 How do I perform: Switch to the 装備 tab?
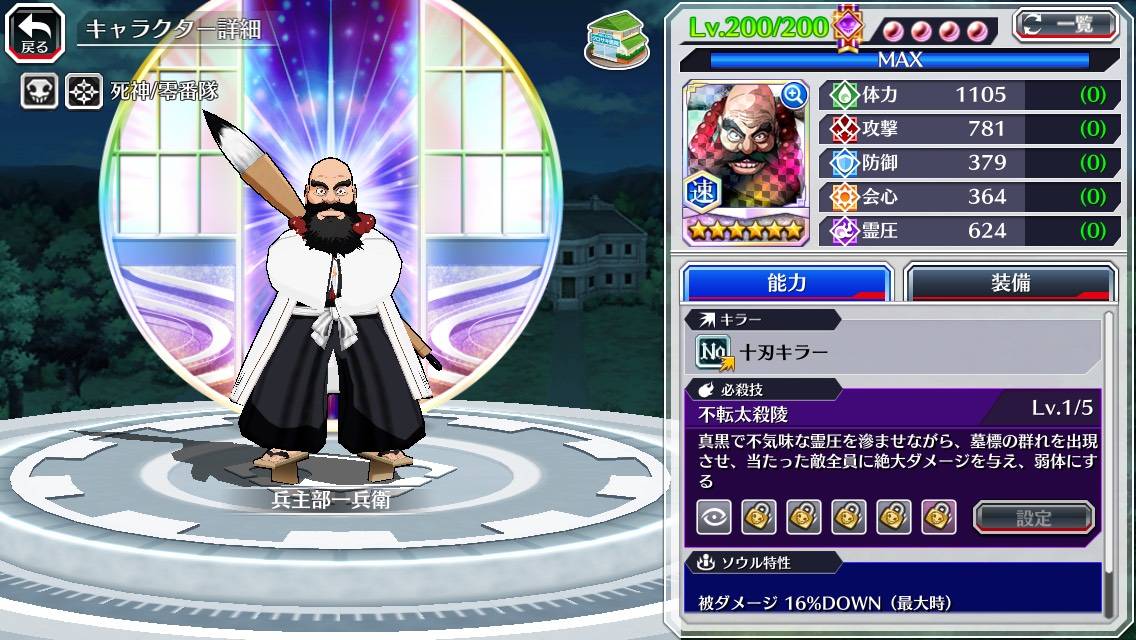pos(1010,283)
